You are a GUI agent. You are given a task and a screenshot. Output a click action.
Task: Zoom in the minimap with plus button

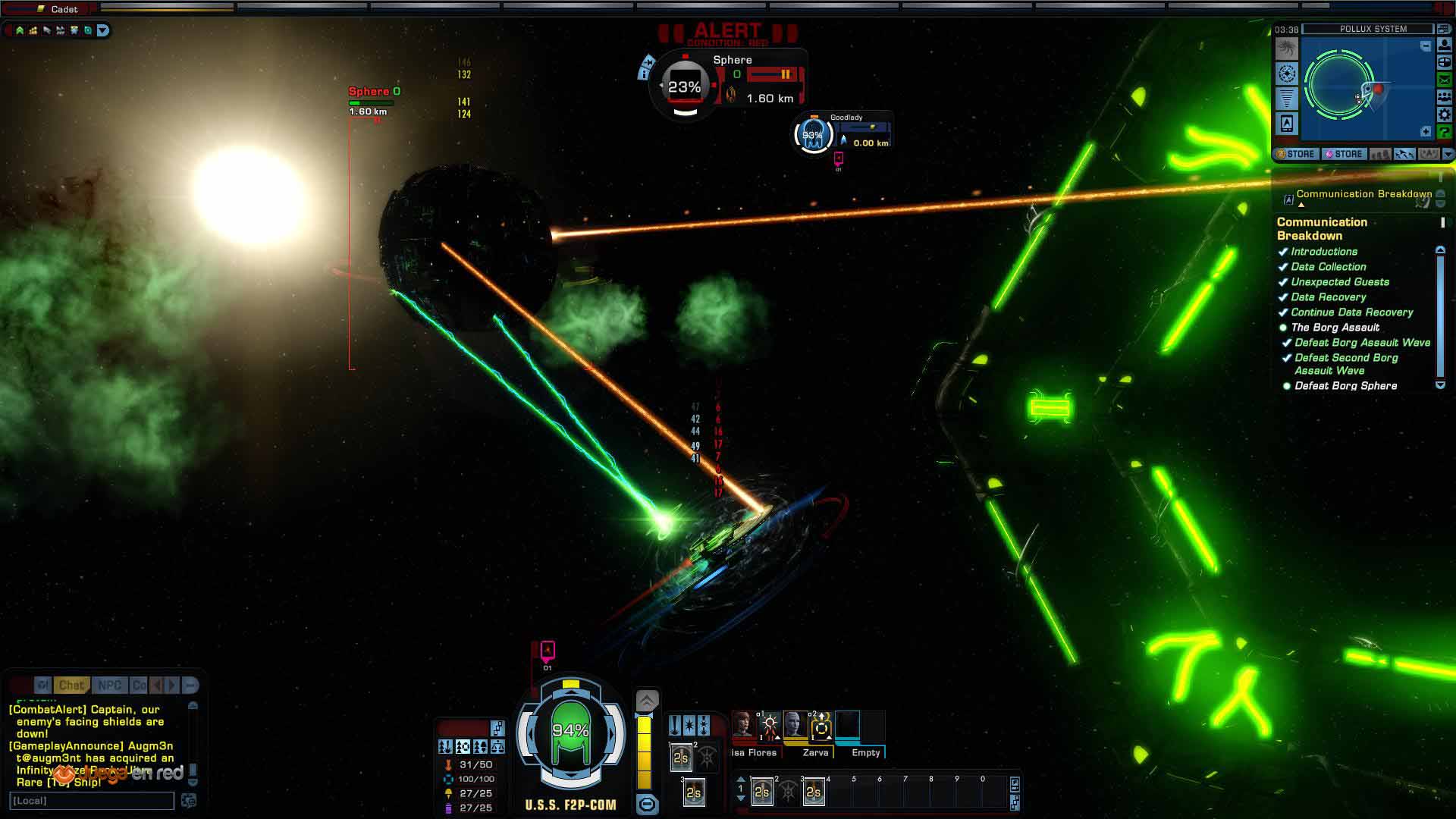tap(1426, 132)
